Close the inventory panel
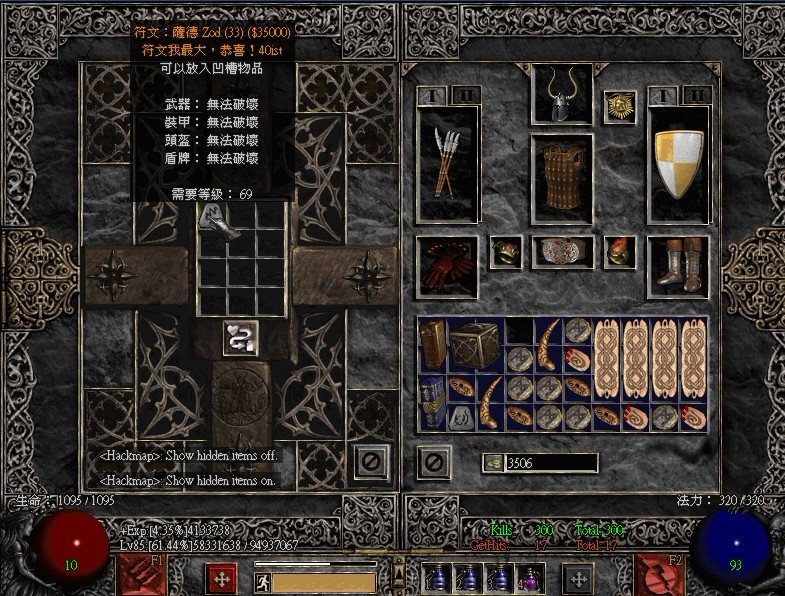The image size is (785, 596). click(433, 461)
